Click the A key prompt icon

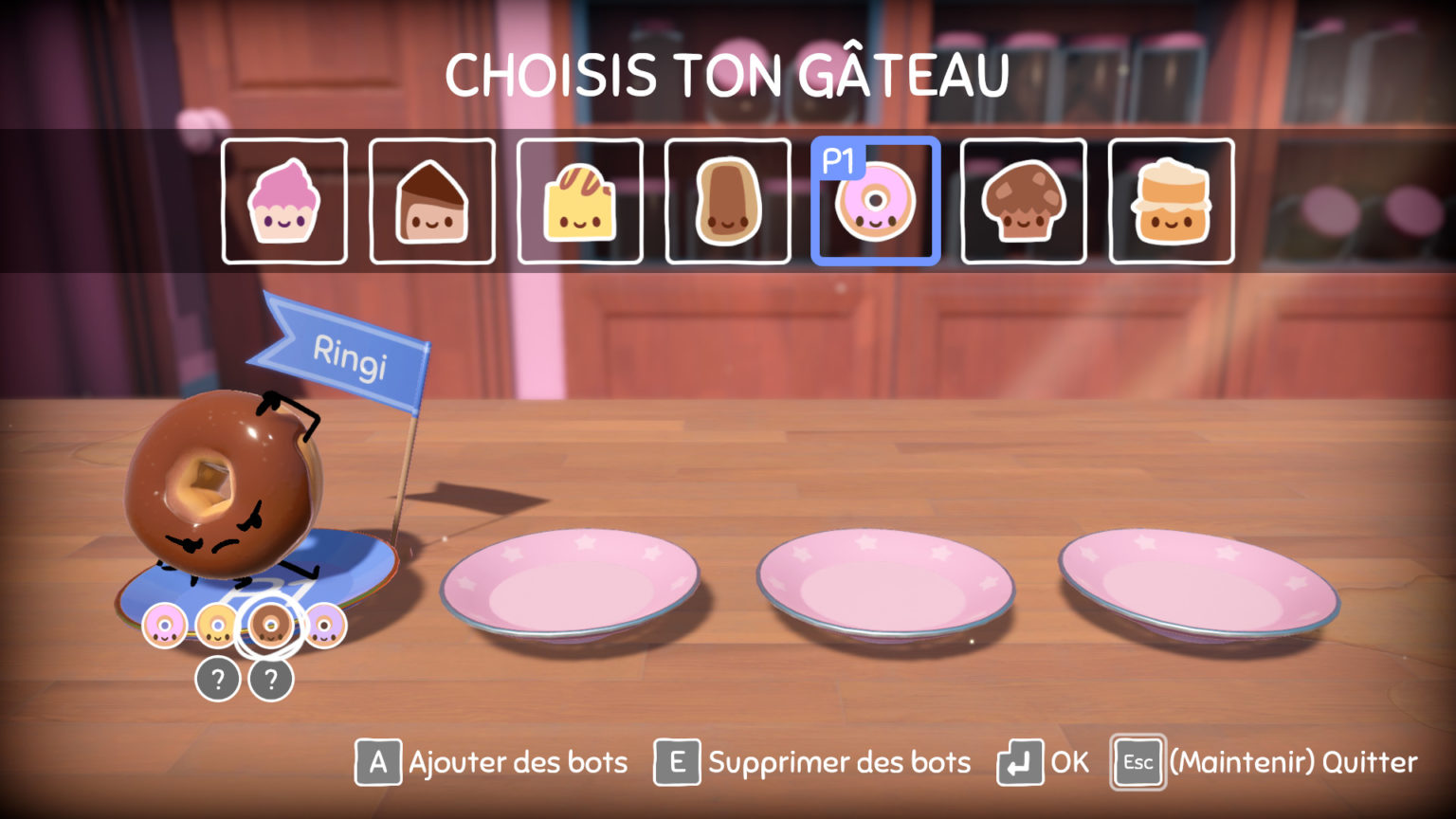point(376,761)
